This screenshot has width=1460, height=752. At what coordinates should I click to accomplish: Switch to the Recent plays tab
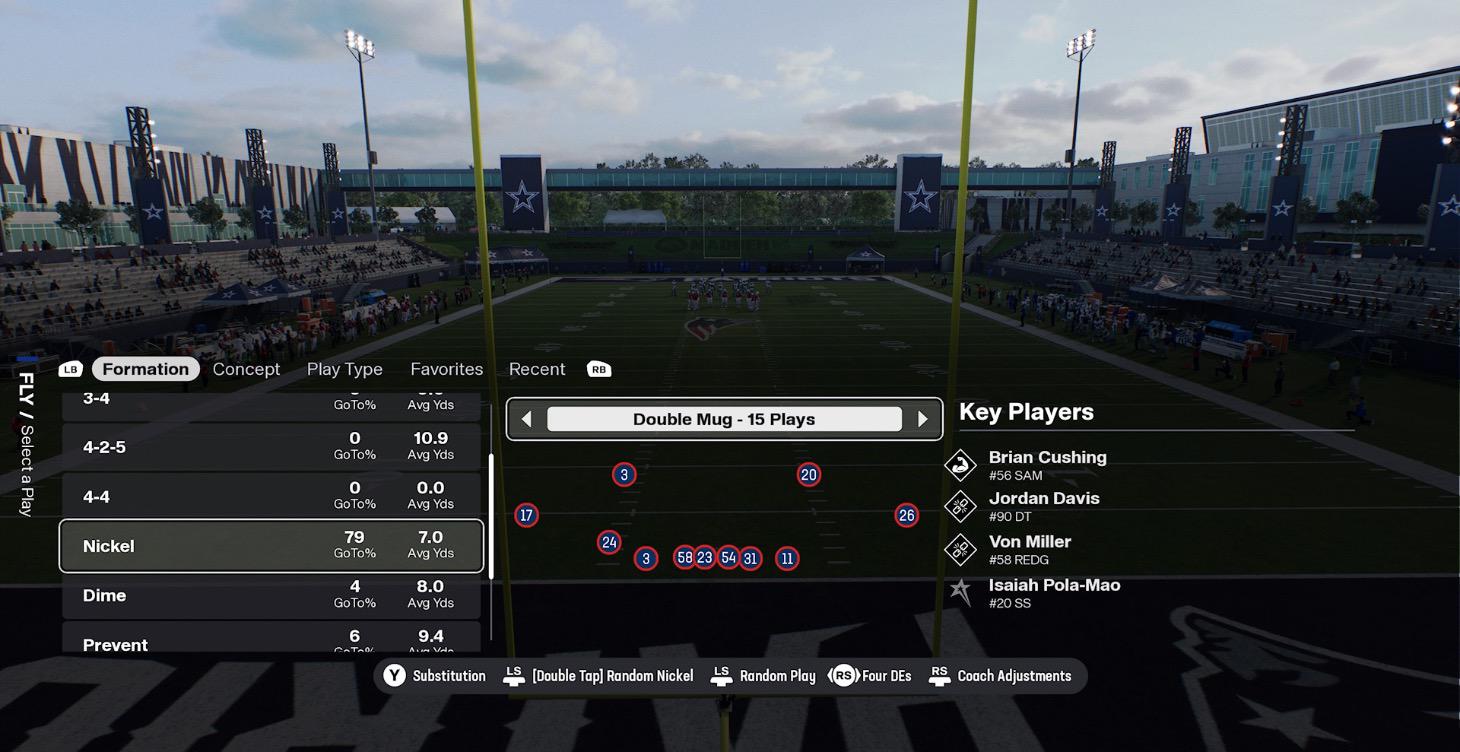pyautogui.click(x=537, y=369)
